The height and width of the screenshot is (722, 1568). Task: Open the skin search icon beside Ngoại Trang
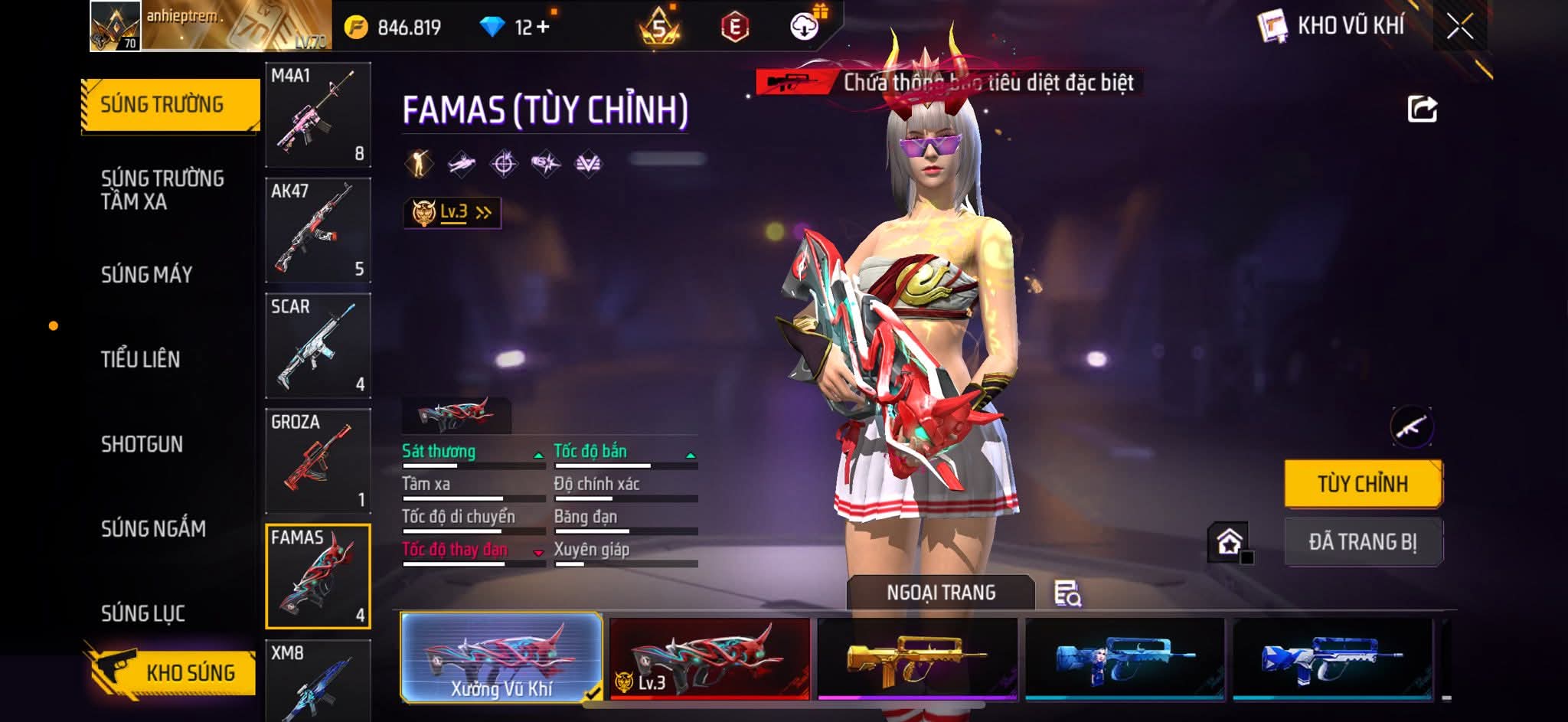pos(1067,593)
